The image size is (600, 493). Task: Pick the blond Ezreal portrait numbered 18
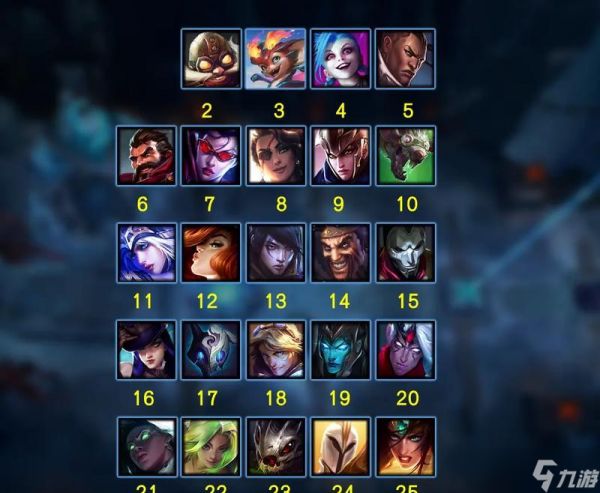click(x=275, y=349)
